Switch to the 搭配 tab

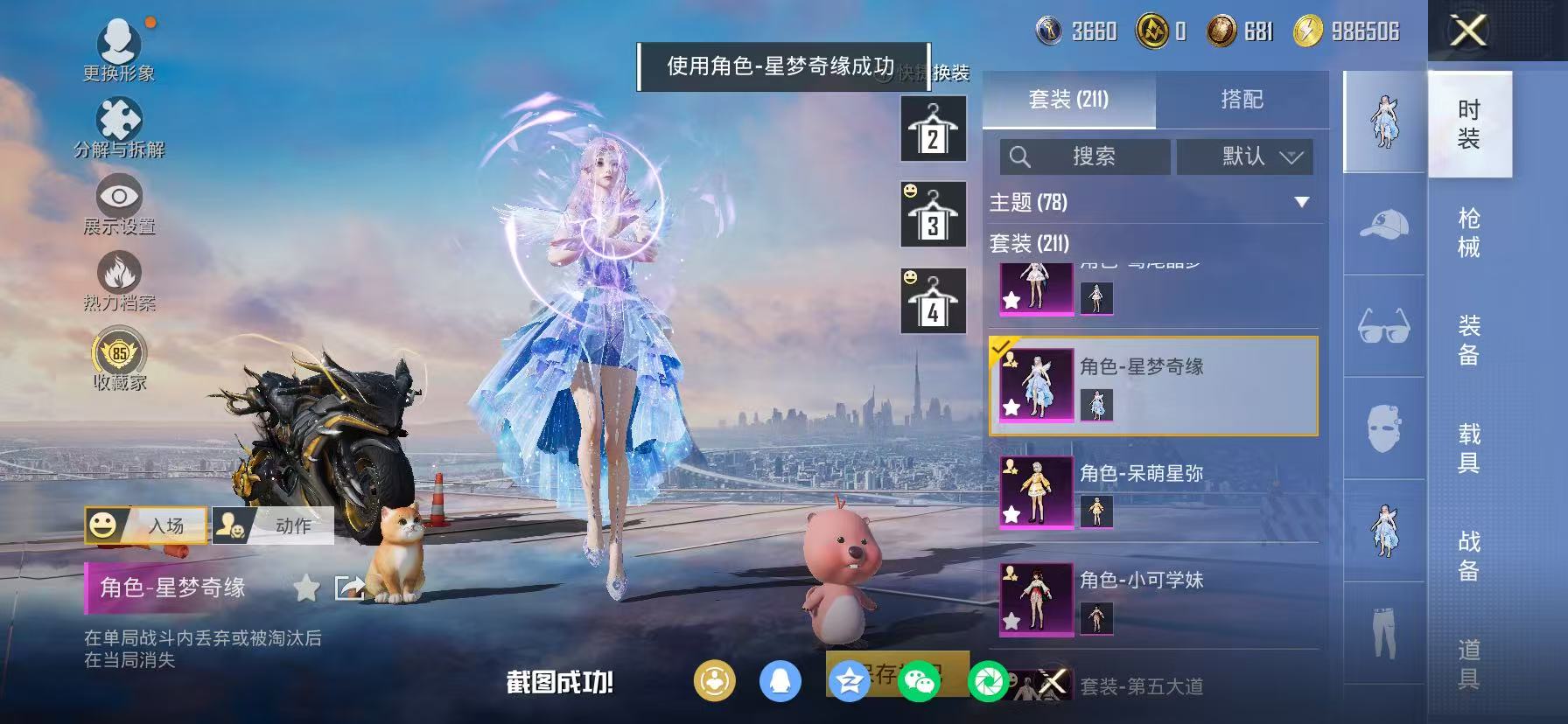[x=1243, y=100]
